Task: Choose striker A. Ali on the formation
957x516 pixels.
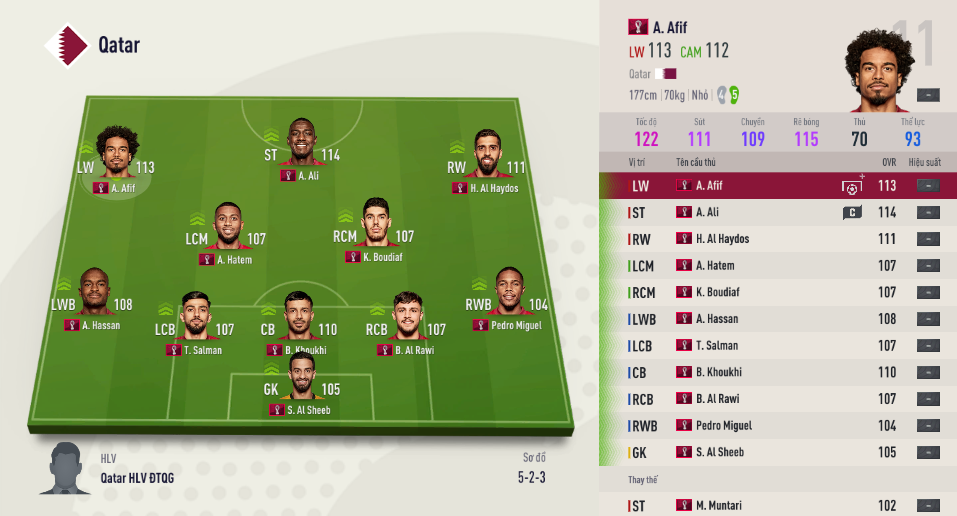Action: (301, 143)
